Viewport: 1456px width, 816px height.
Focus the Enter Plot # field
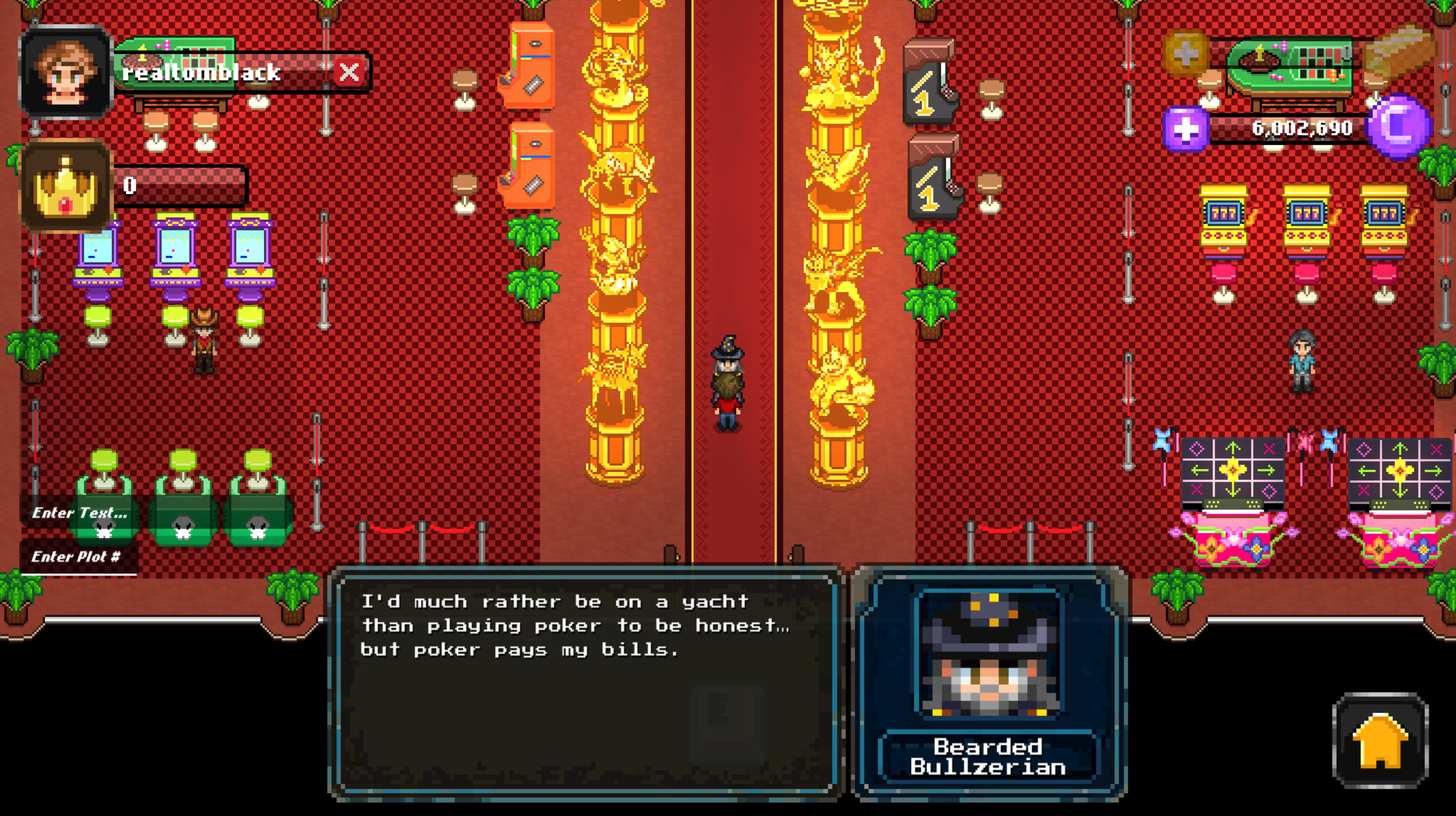[x=79, y=557]
